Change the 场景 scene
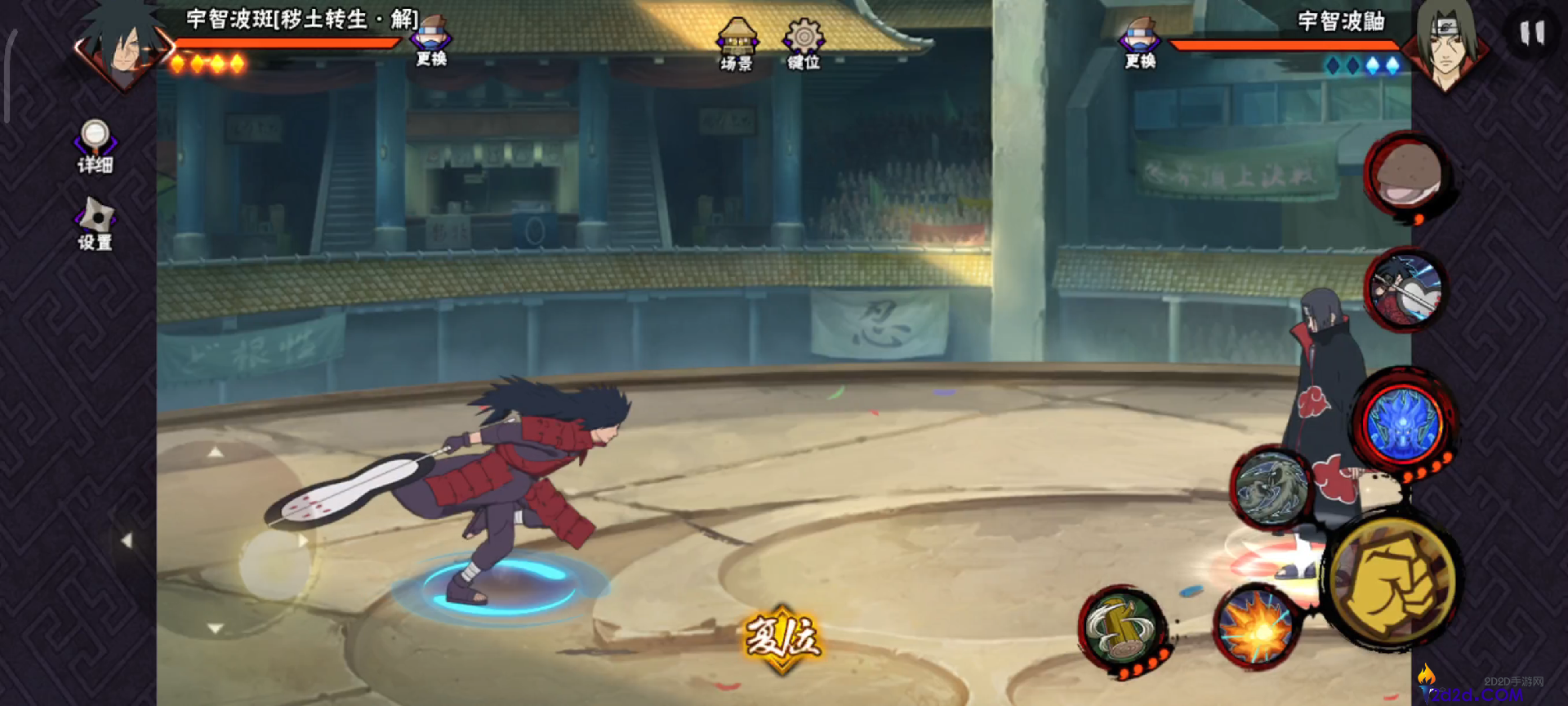 point(737,44)
